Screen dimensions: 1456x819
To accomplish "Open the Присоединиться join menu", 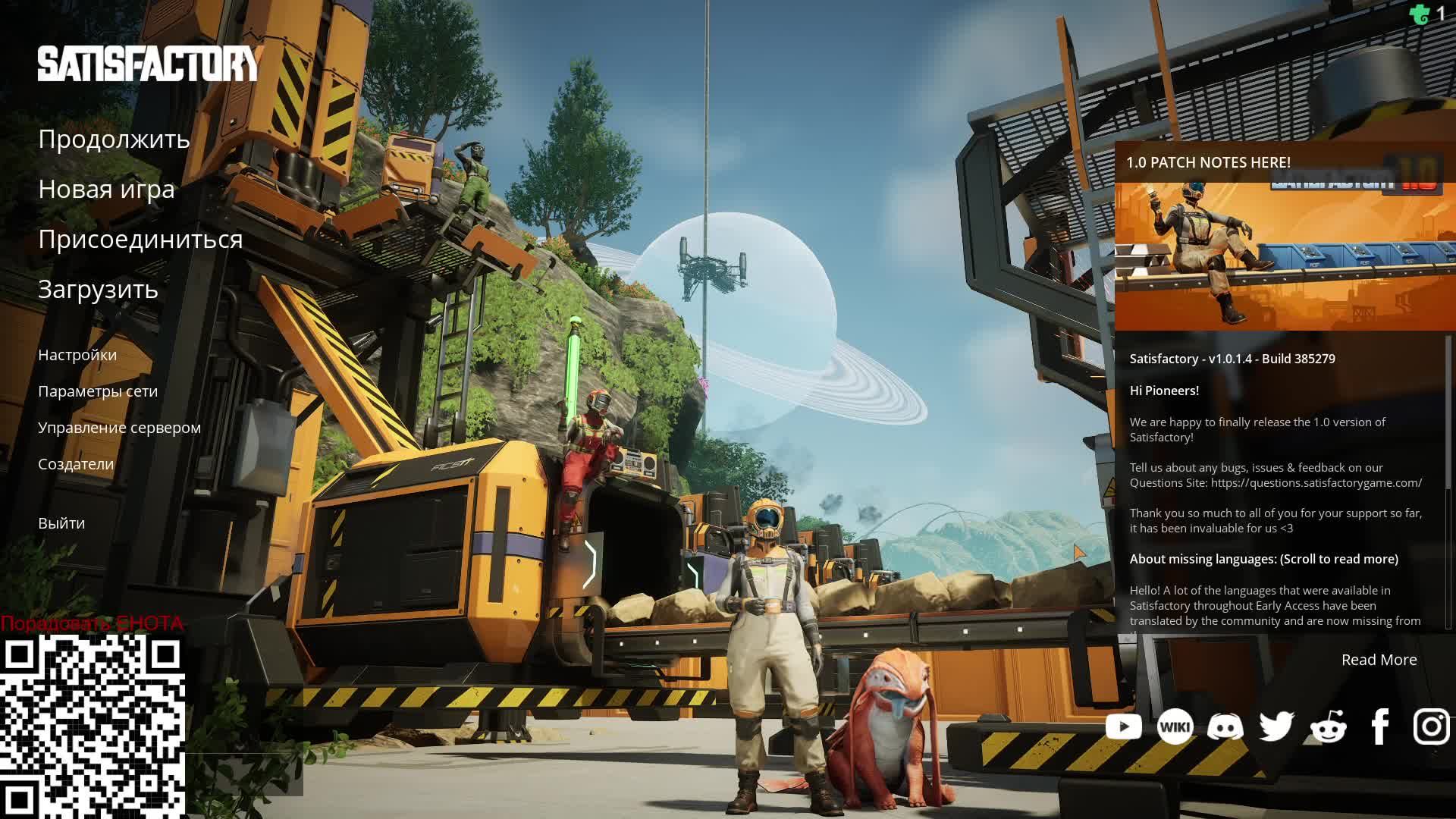I will click(x=140, y=240).
